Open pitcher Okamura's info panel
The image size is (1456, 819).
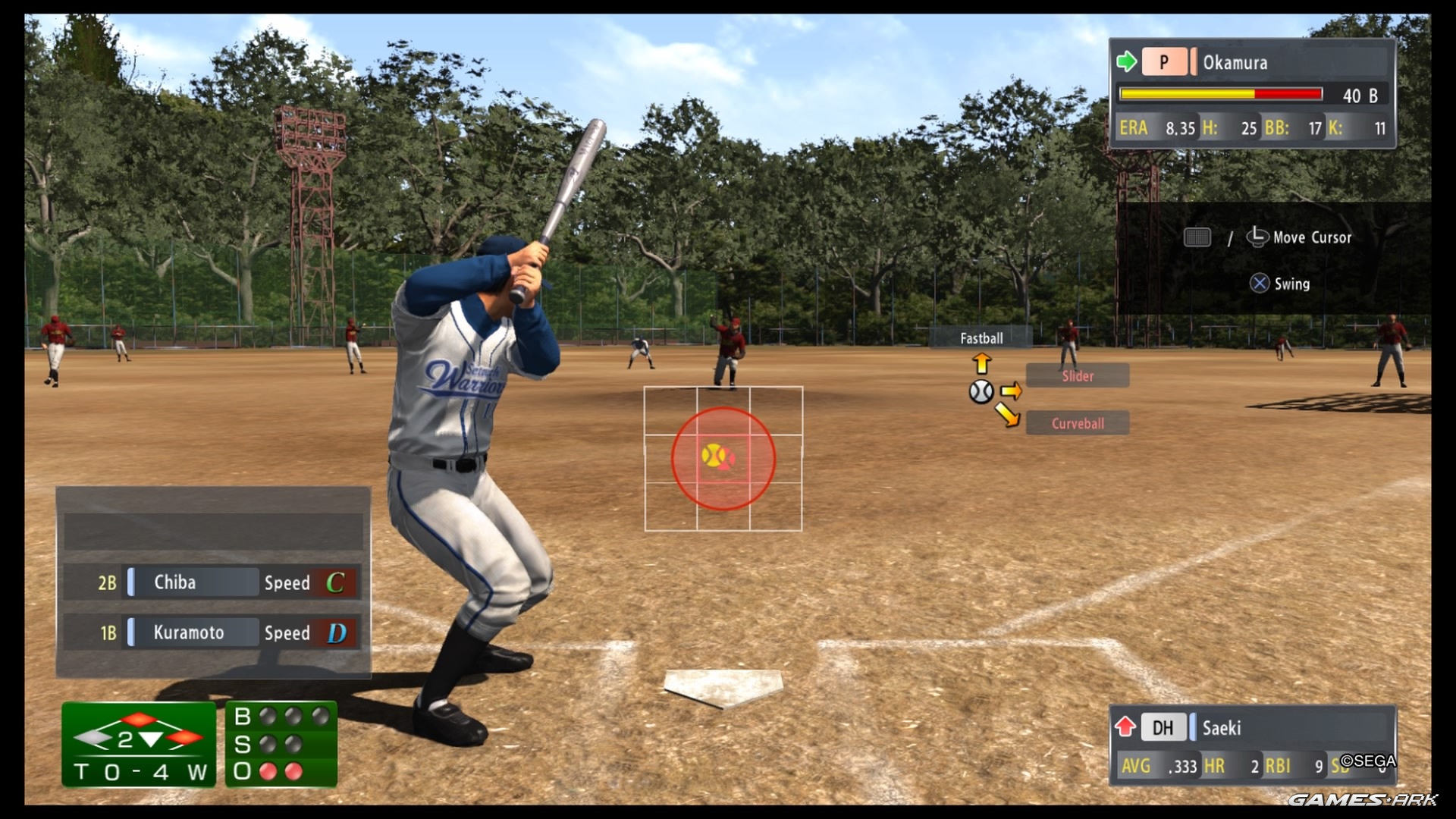click(x=1252, y=93)
